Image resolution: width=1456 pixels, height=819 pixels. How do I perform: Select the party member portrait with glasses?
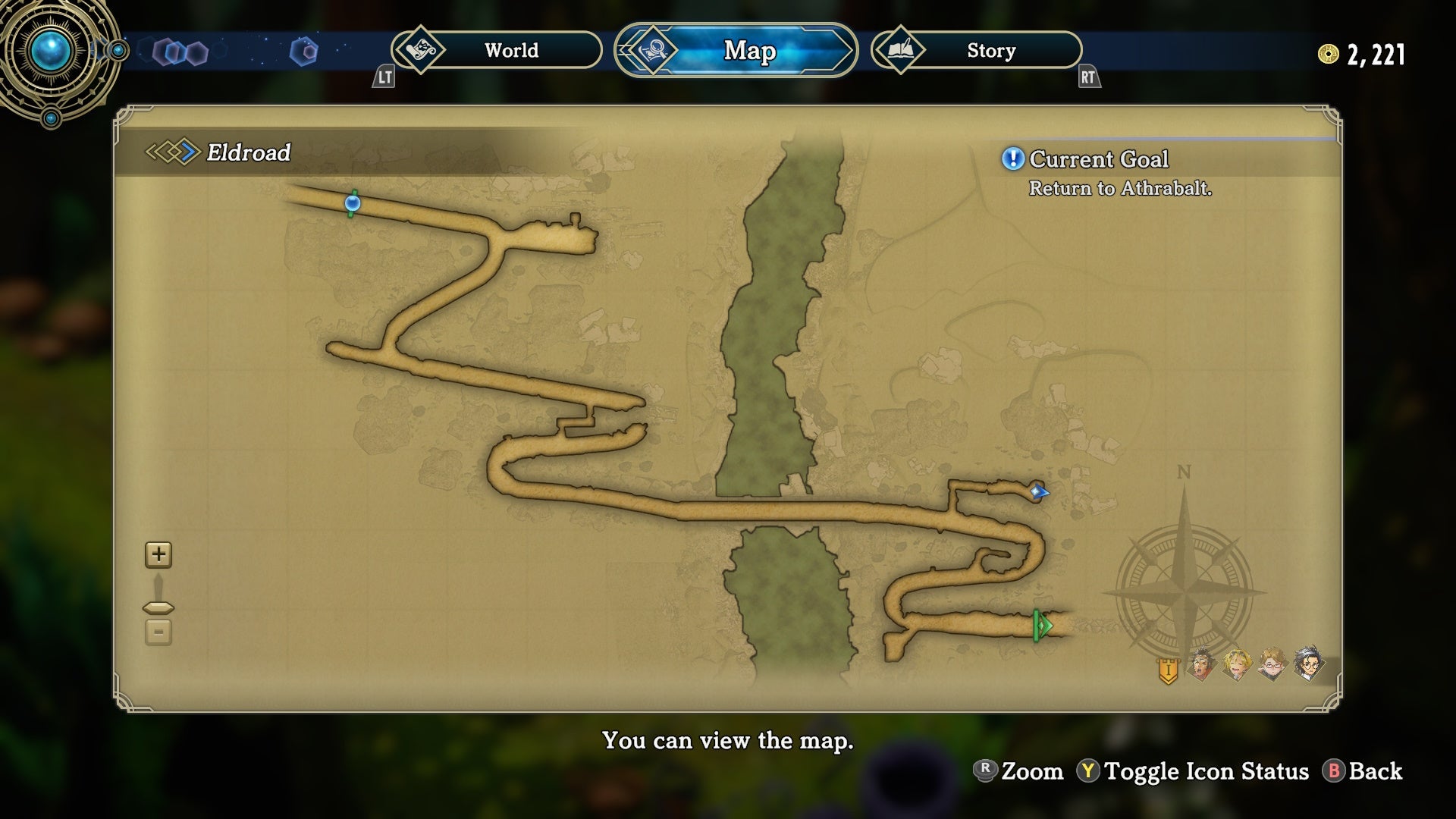[1272, 665]
